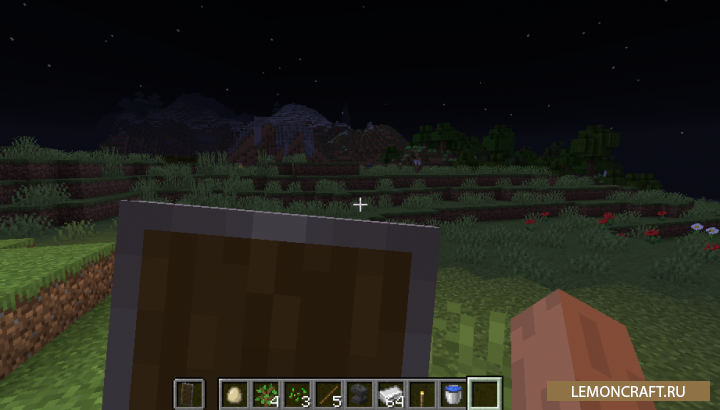The image size is (720, 410).
Task: Select the anvil hotbar slot
Action: pyautogui.click(x=358, y=393)
